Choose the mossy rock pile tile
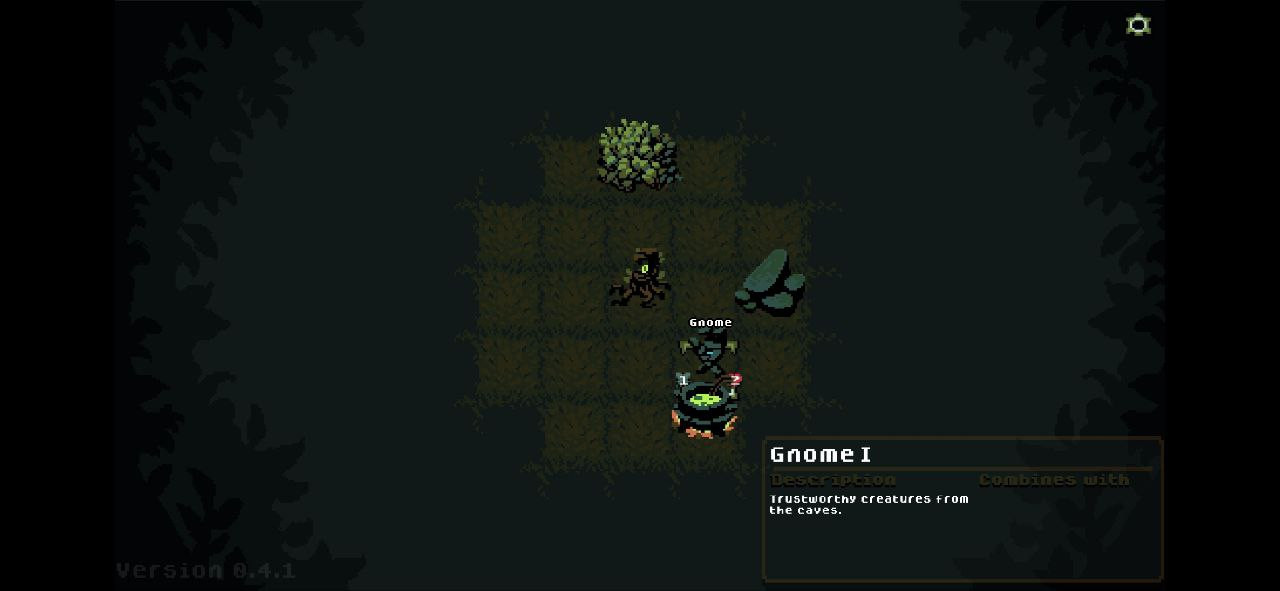Screen dimensions: 1280x591 (x=771, y=282)
